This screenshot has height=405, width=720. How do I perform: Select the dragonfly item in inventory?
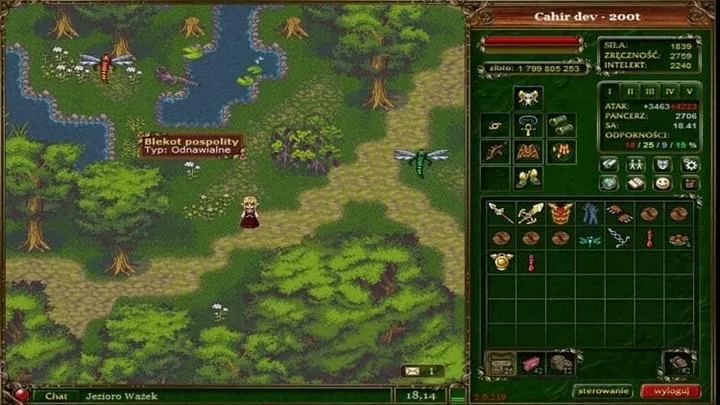[x=589, y=238]
